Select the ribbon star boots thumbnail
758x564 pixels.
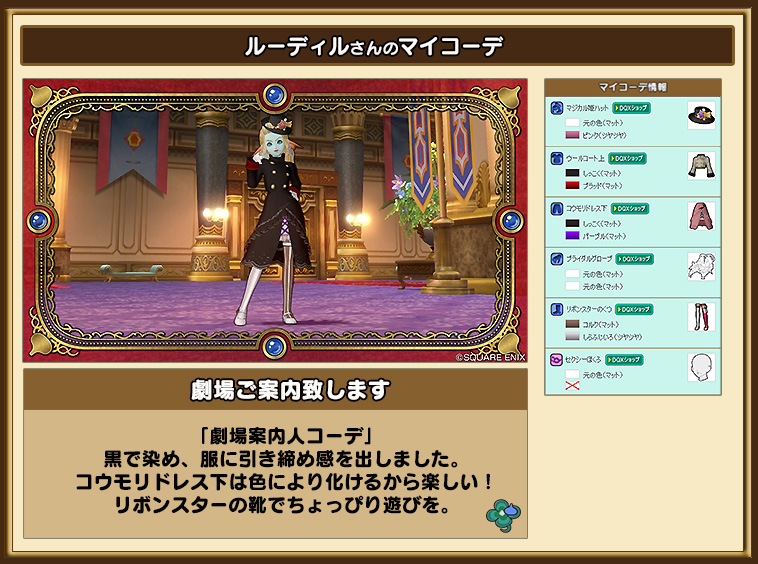pos(701,317)
